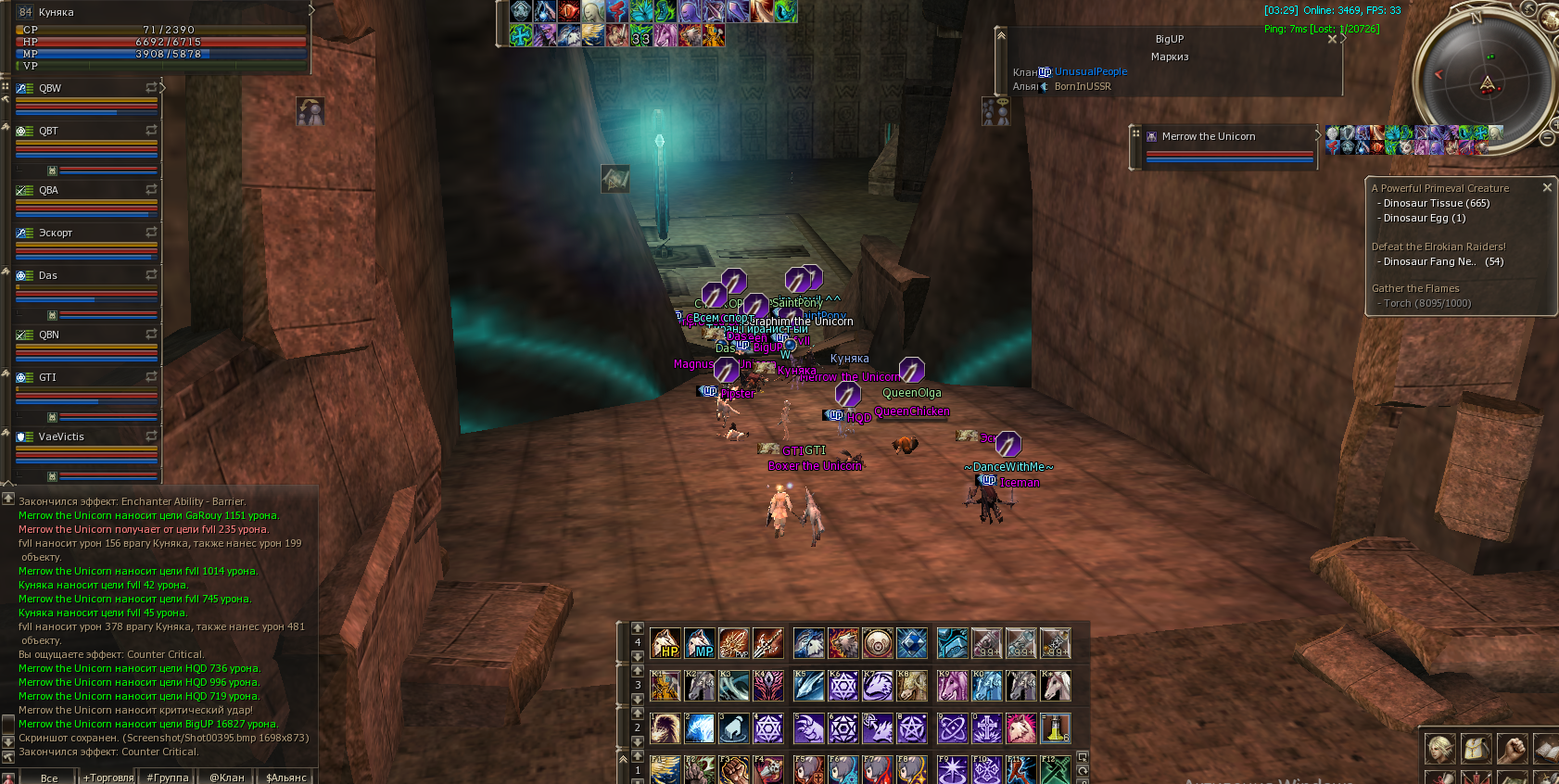Use the wolf MP icon on the hotbar
The height and width of the screenshot is (784, 1559).
click(x=700, y=643)
